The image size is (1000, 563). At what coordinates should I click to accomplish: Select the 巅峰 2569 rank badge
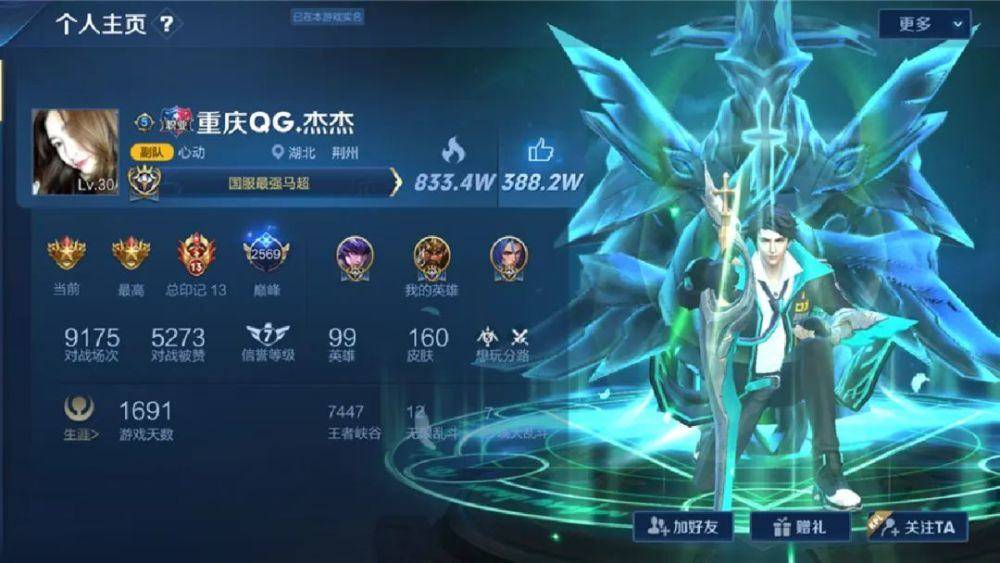click(266, 255)
